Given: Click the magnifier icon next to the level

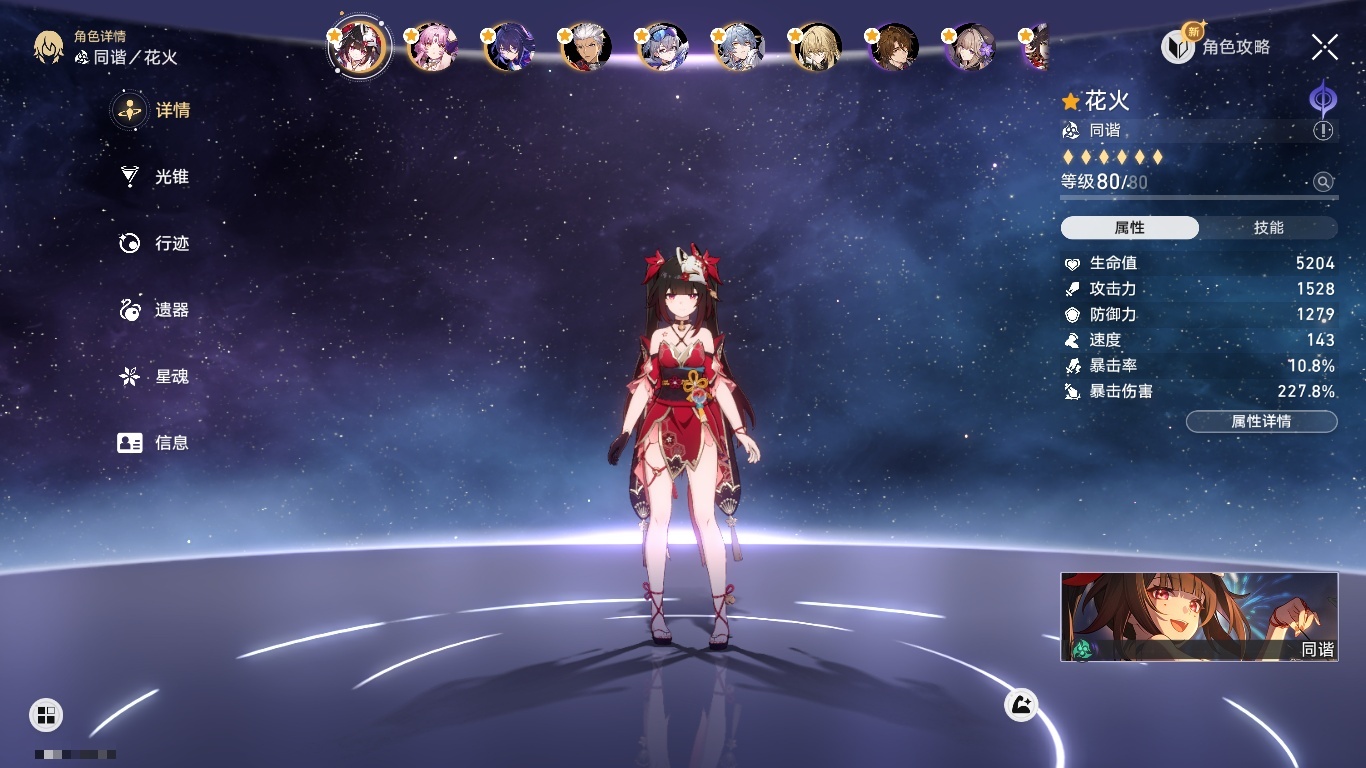Looking at the screenshot, I should coord(1323,182).
